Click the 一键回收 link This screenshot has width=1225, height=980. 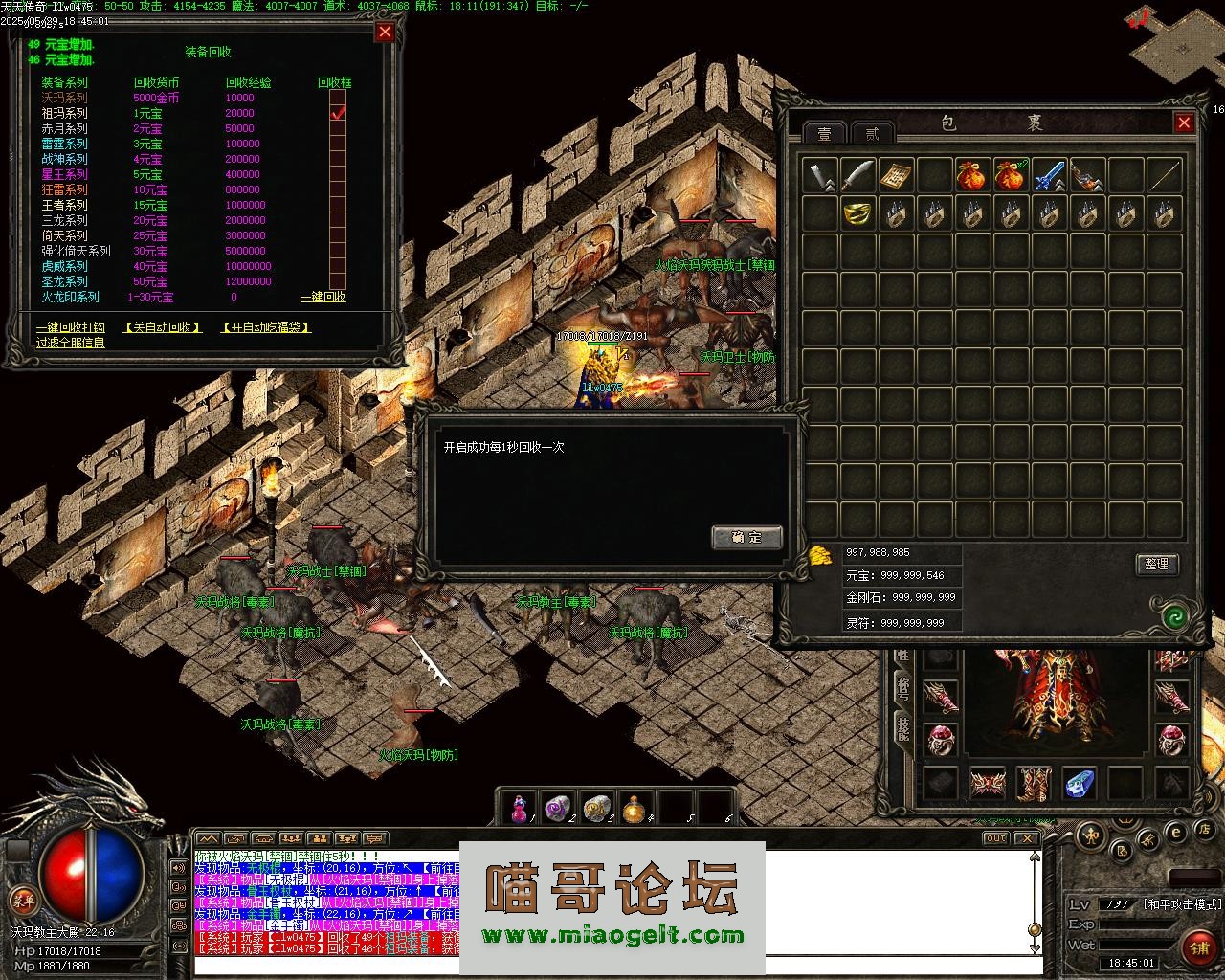pos(323,297)
